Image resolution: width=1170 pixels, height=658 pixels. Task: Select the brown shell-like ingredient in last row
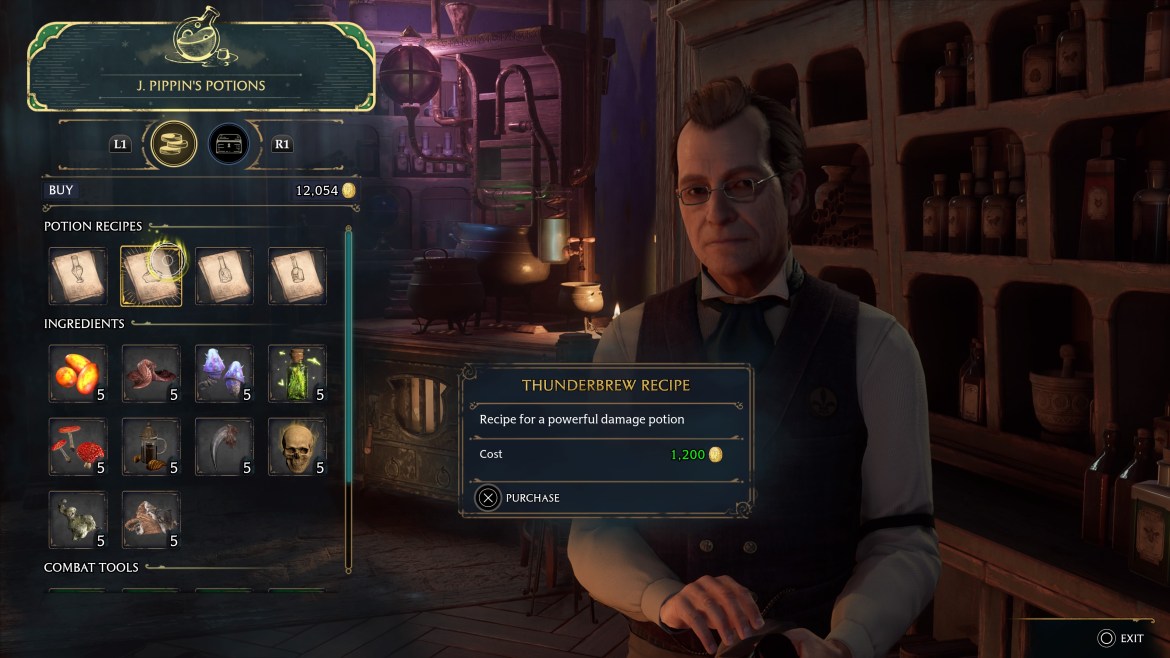tap(151, 520)
